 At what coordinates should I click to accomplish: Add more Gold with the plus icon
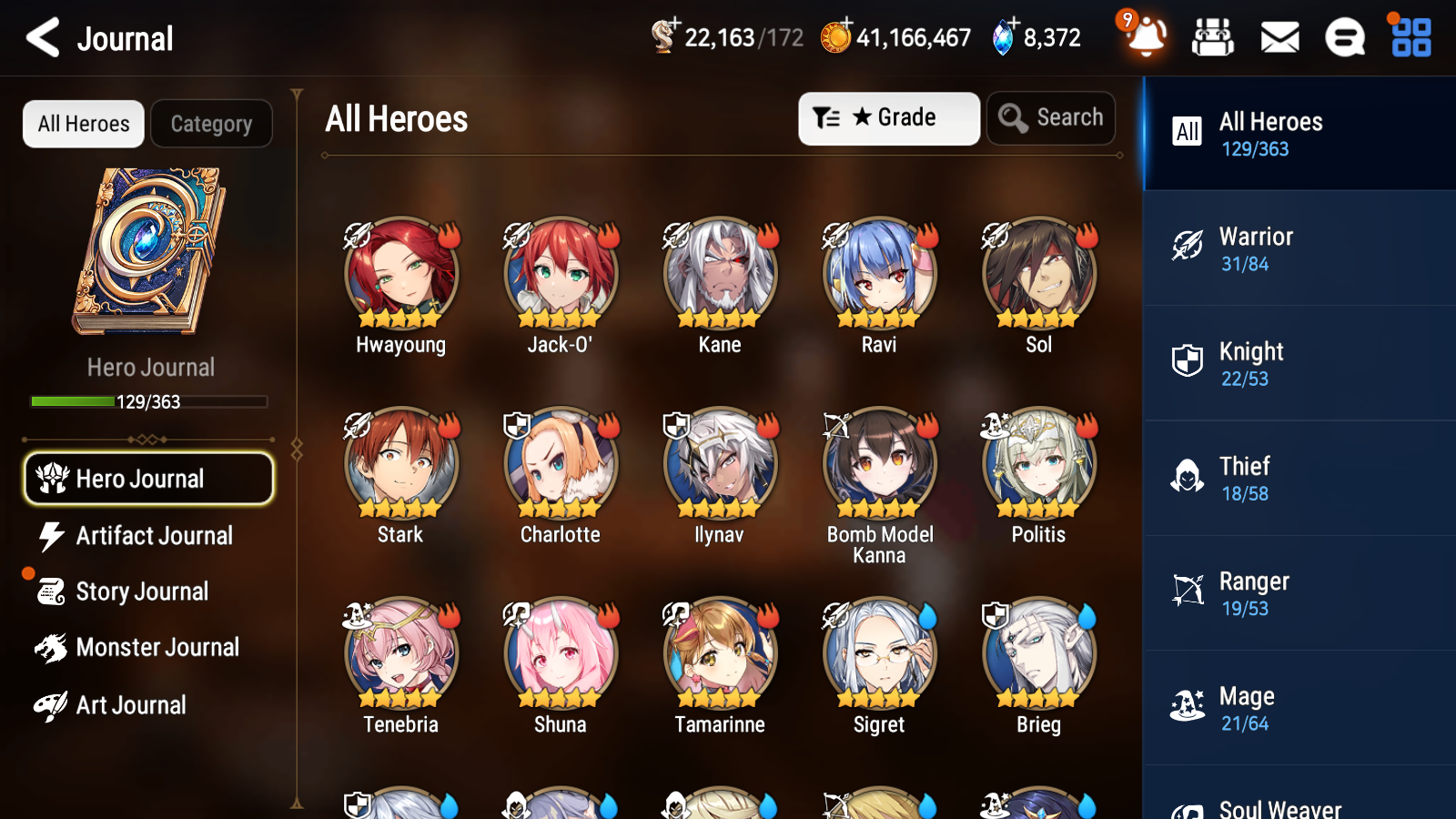coord(845,25)
